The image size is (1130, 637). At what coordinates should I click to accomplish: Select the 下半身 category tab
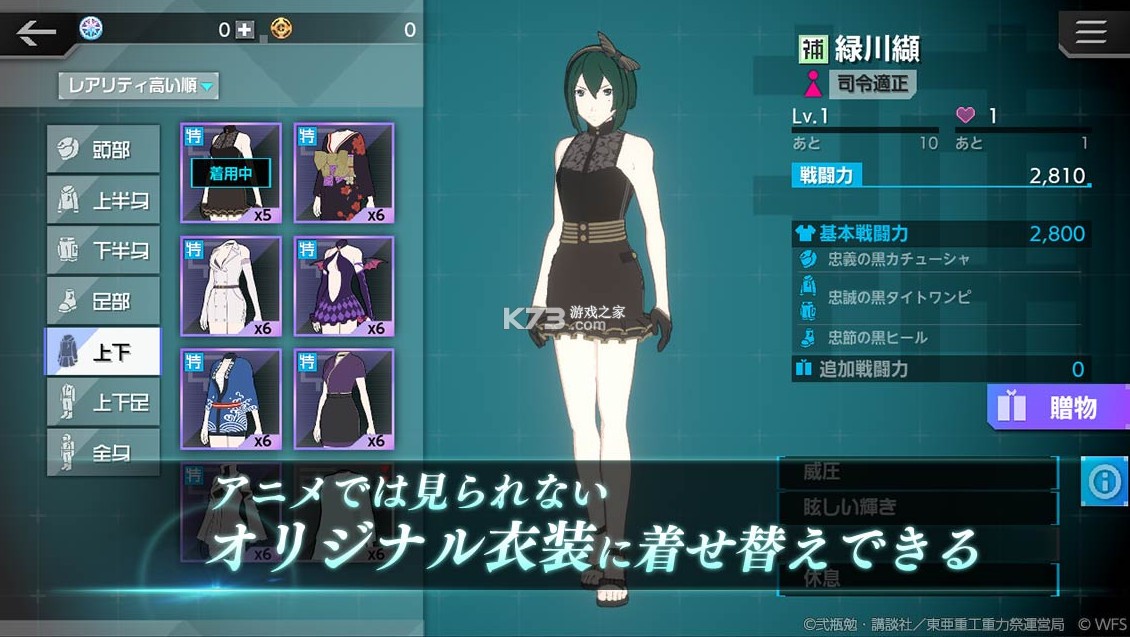point(103,250)
